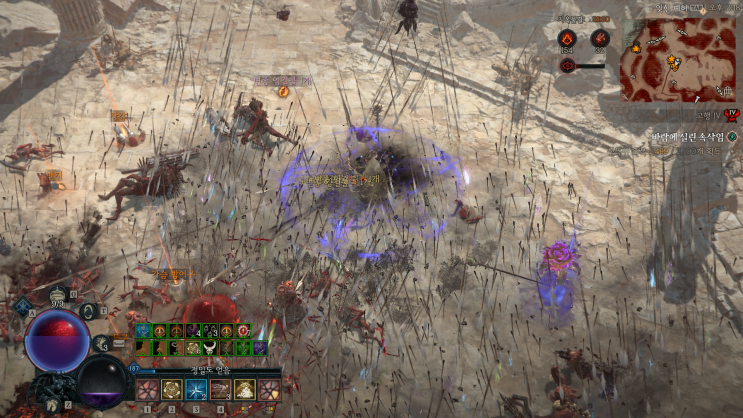Open the minimap in the top-right corner
Viewport: 743px width, 418px height.
(x=664, y=59)
